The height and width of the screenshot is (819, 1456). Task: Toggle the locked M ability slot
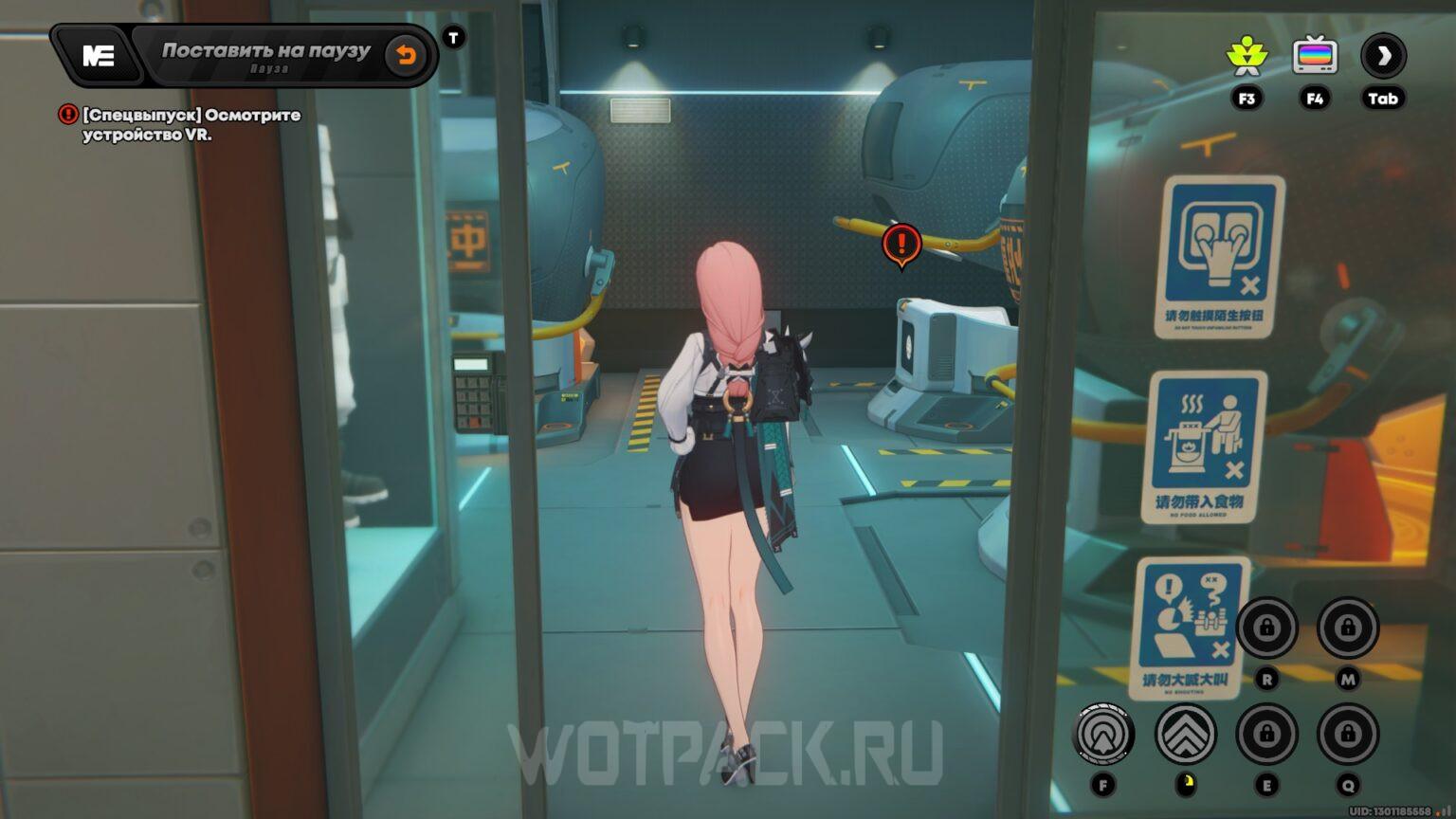(x=1350, y=628)
